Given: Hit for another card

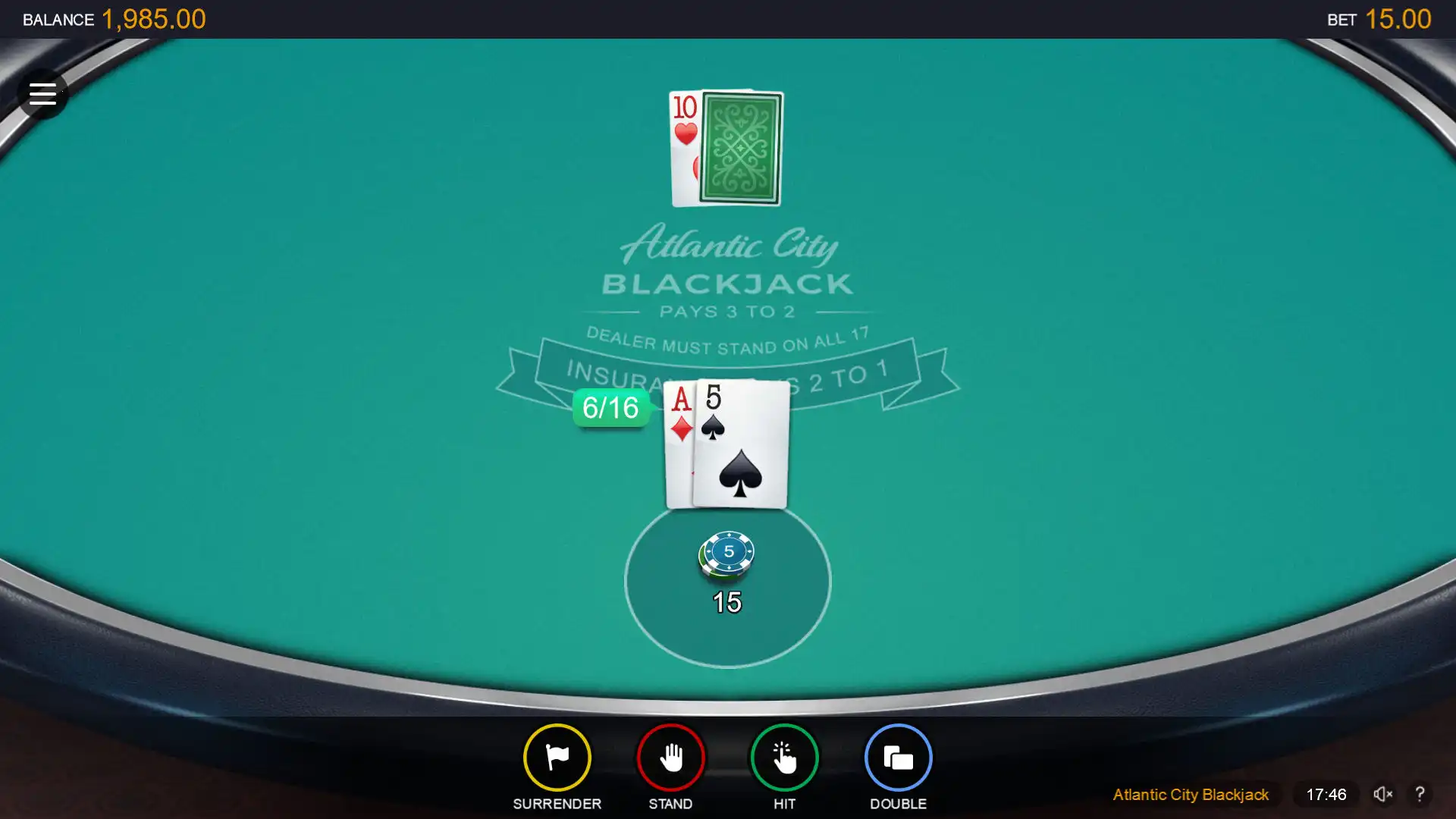Looking at the screenshot, I should coord(784,758).
